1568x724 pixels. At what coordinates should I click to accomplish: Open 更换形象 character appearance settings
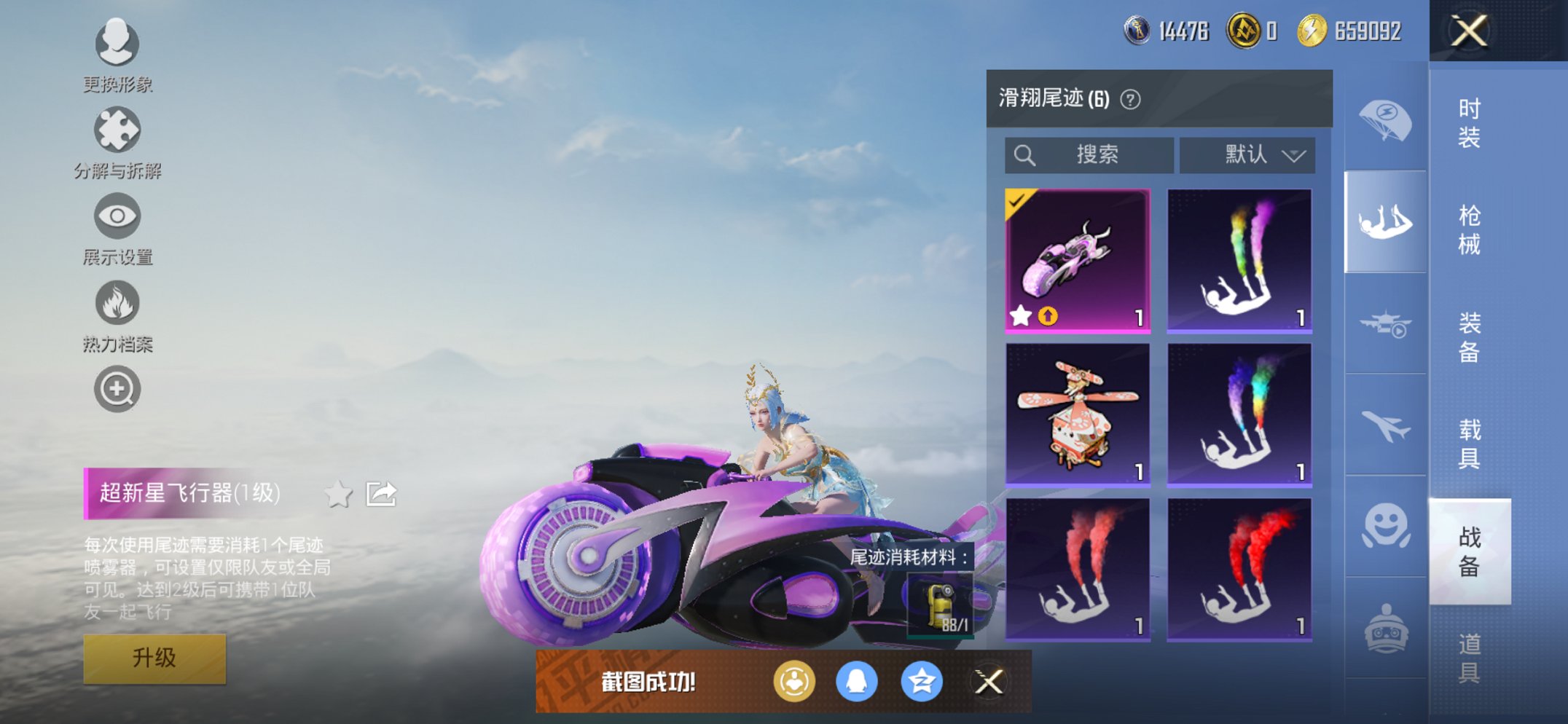(117, 45)
